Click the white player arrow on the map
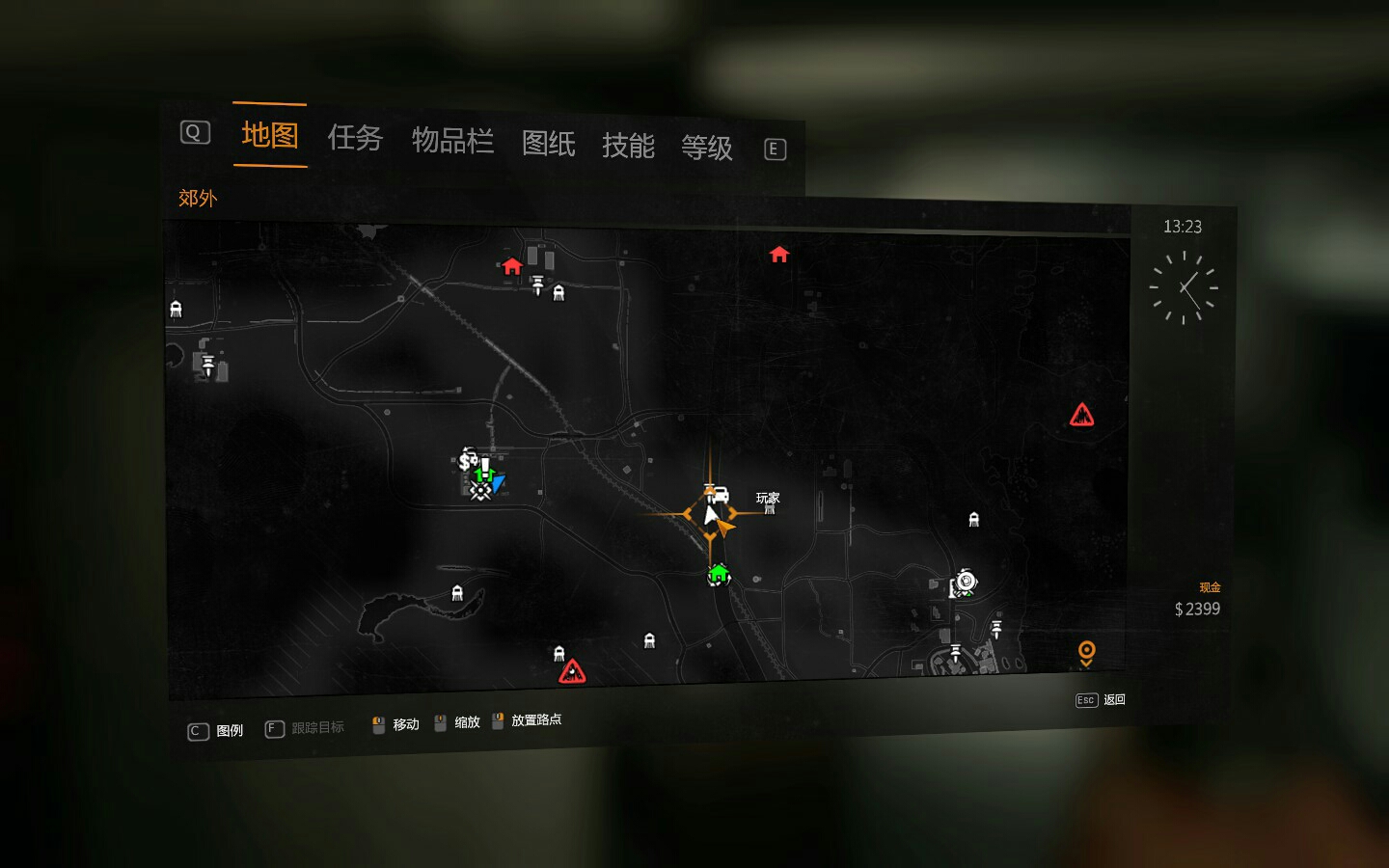 [711, 515]
